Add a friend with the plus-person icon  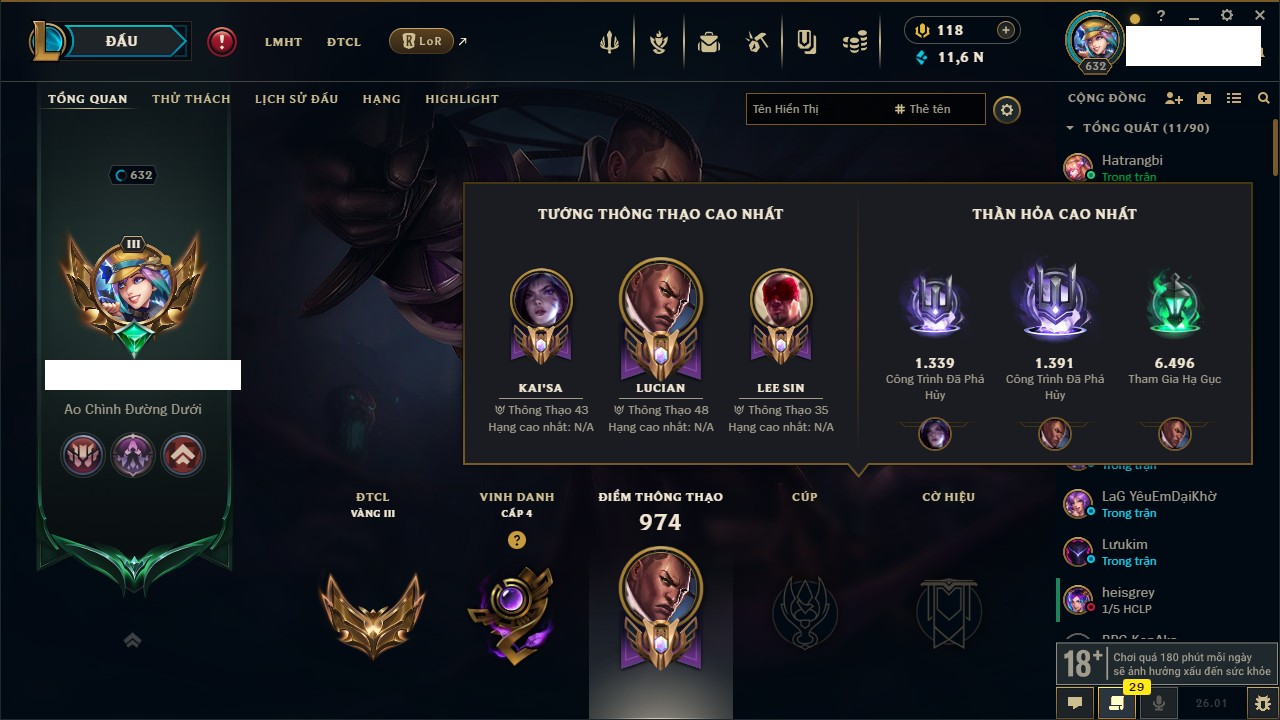1174,98
